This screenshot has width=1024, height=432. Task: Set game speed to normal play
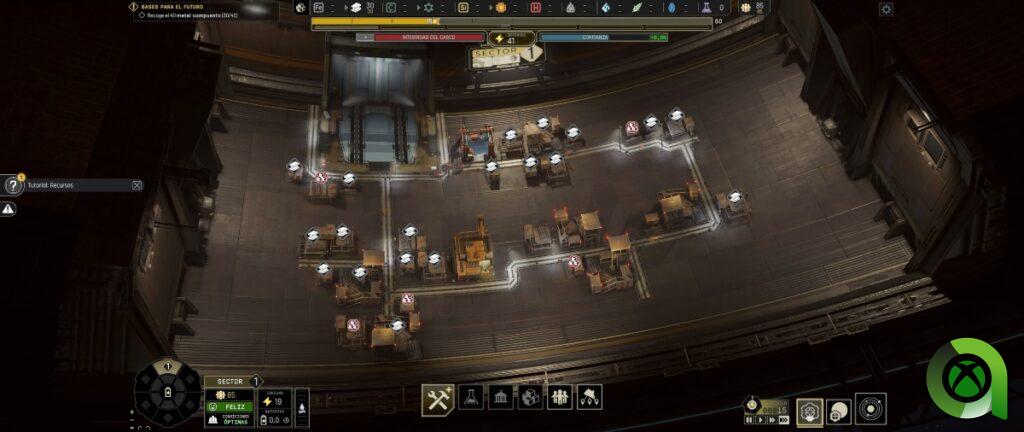[x=760, y=420]
